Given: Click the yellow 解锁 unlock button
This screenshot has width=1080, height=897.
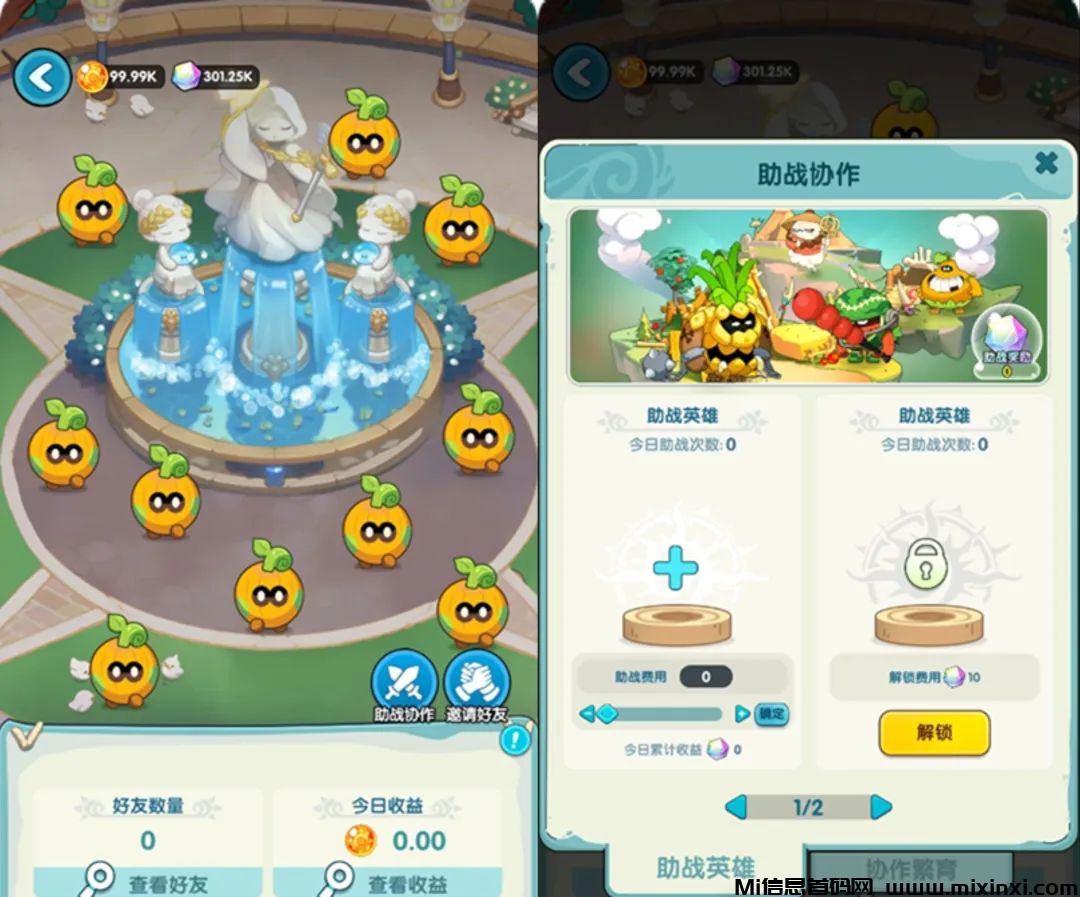Looking at the screenshot, I should pos(934,732).
